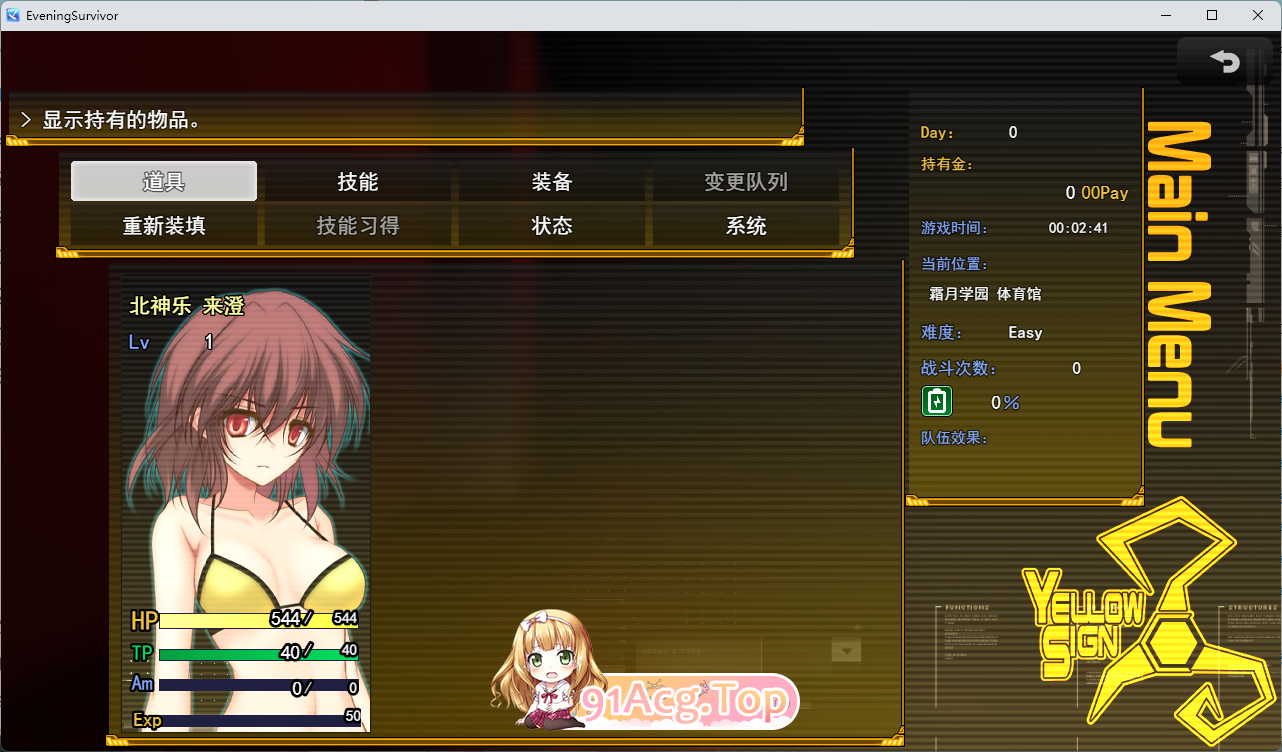Click the EveningSurvivor title bar icon

click(12, 15)
